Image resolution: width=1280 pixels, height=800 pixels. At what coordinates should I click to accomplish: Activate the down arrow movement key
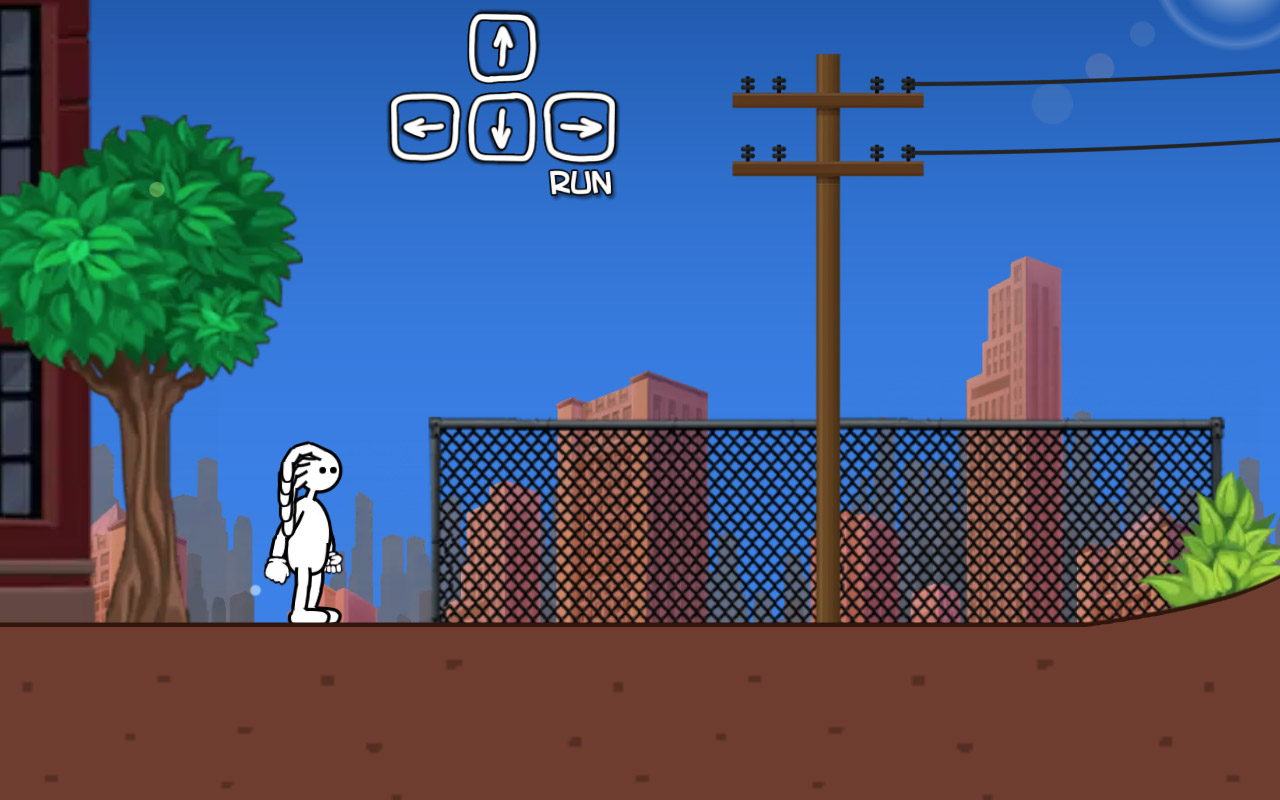503,126
